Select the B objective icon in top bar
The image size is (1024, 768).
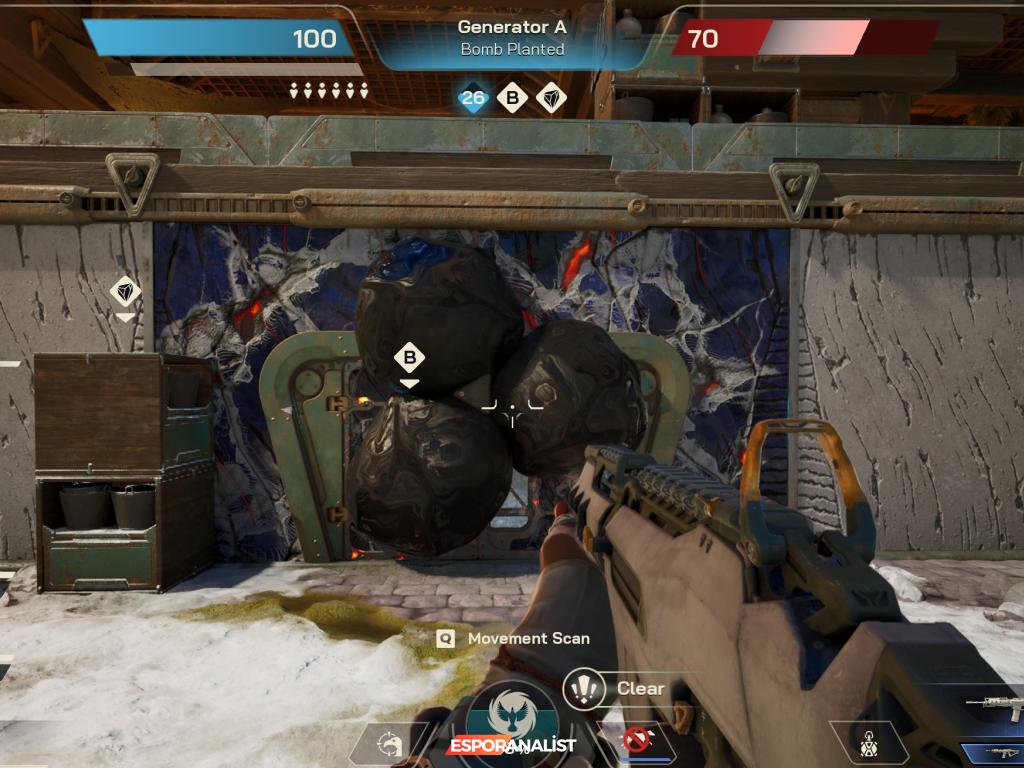click(x=512, y=98)
